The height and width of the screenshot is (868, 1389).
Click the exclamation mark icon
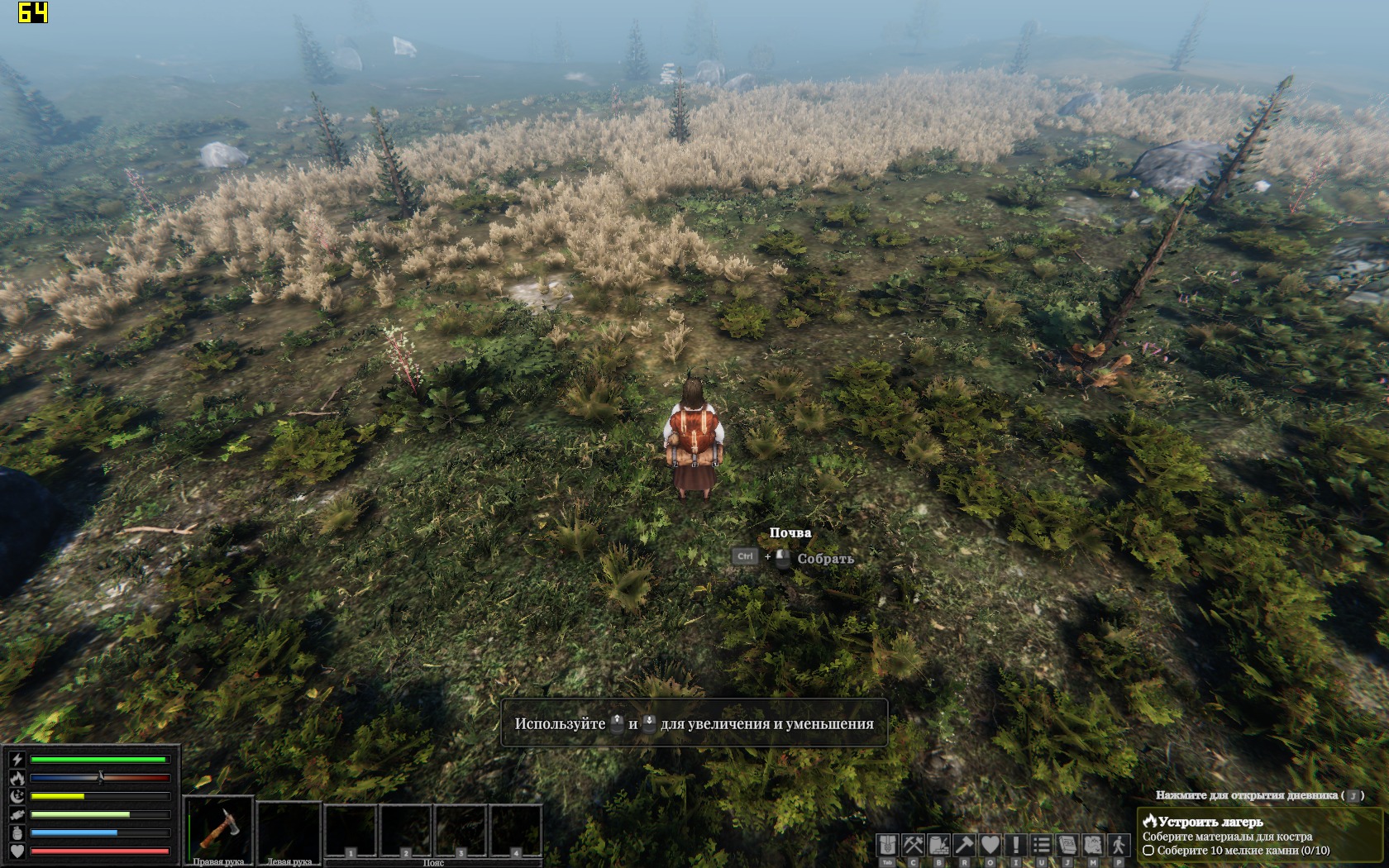(1015, 845)
